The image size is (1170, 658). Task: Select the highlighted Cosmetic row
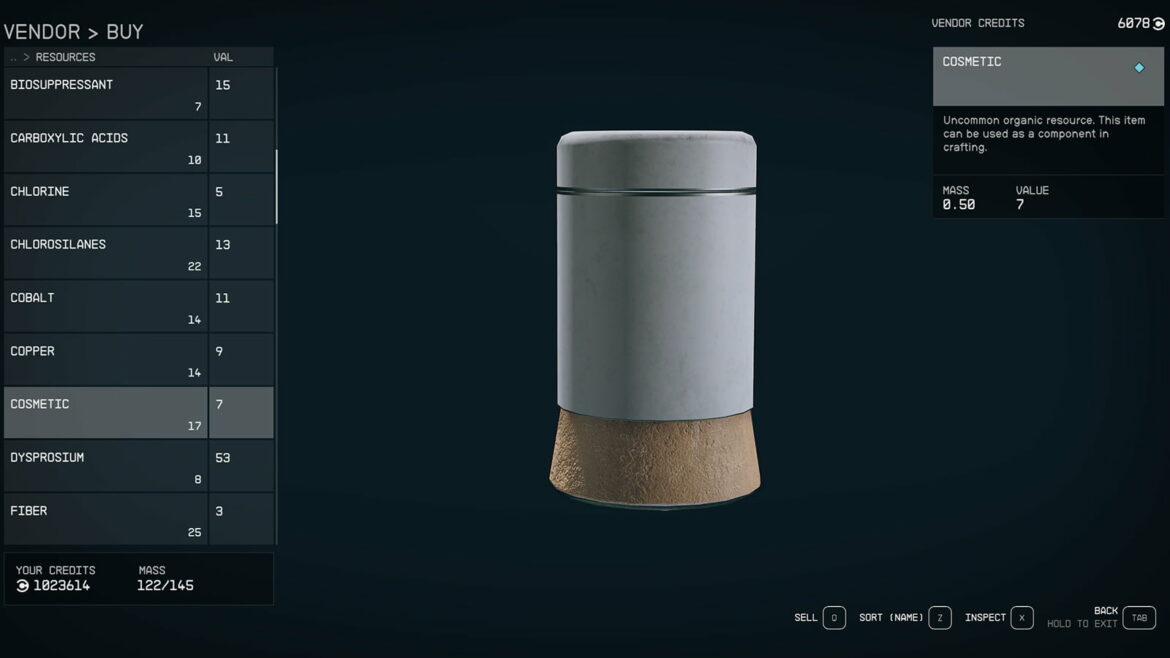105,413
